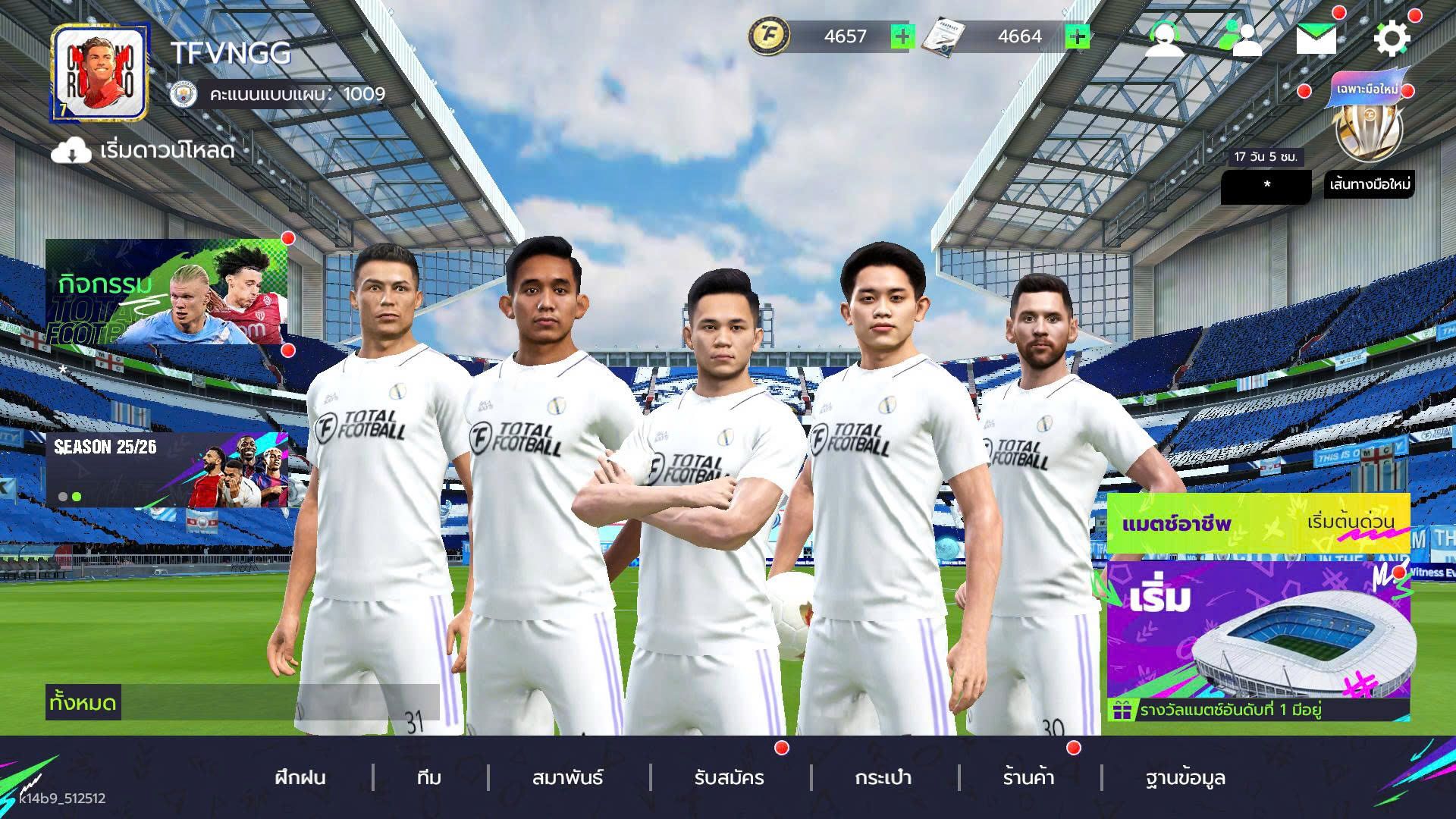The width and height of the screenshot is (1456, 819).
Task: Open the settings gear icon
Action: tap(1394, 39)
